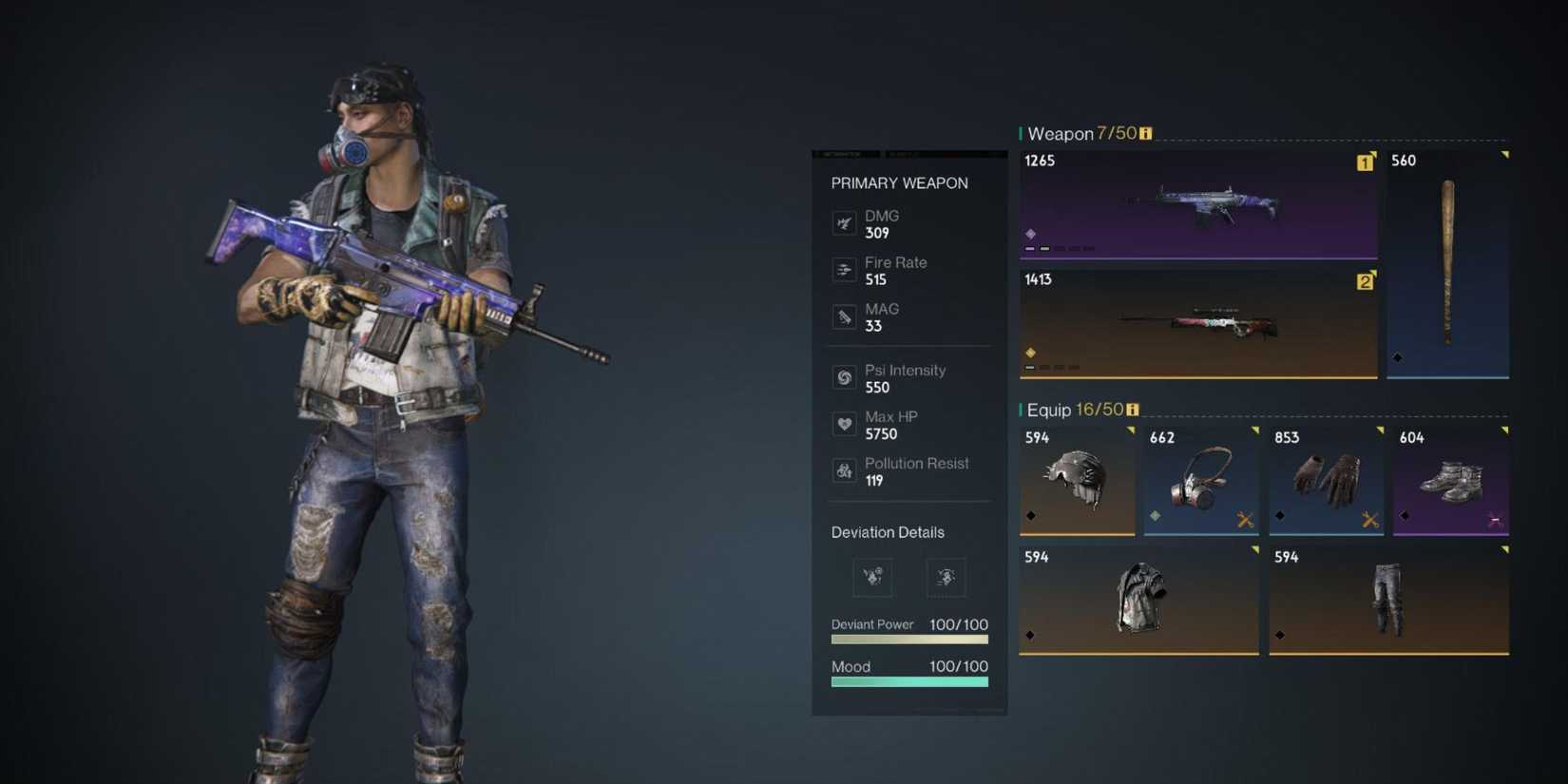The width and height of the screenshot is (1568, 784).
Task: Click the MAG stat icon
Action: [845, 316]
